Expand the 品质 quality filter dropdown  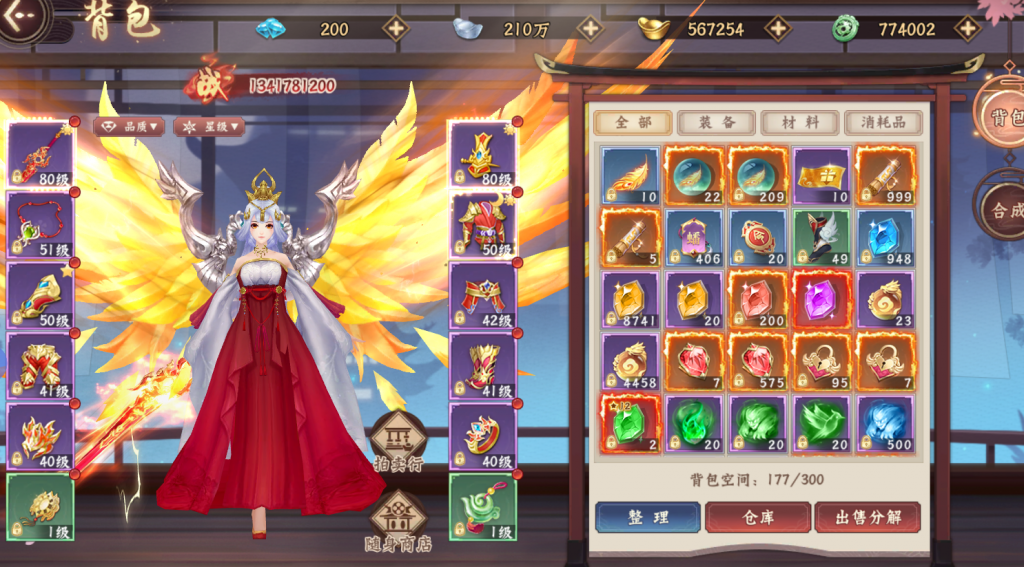(129, 127)
